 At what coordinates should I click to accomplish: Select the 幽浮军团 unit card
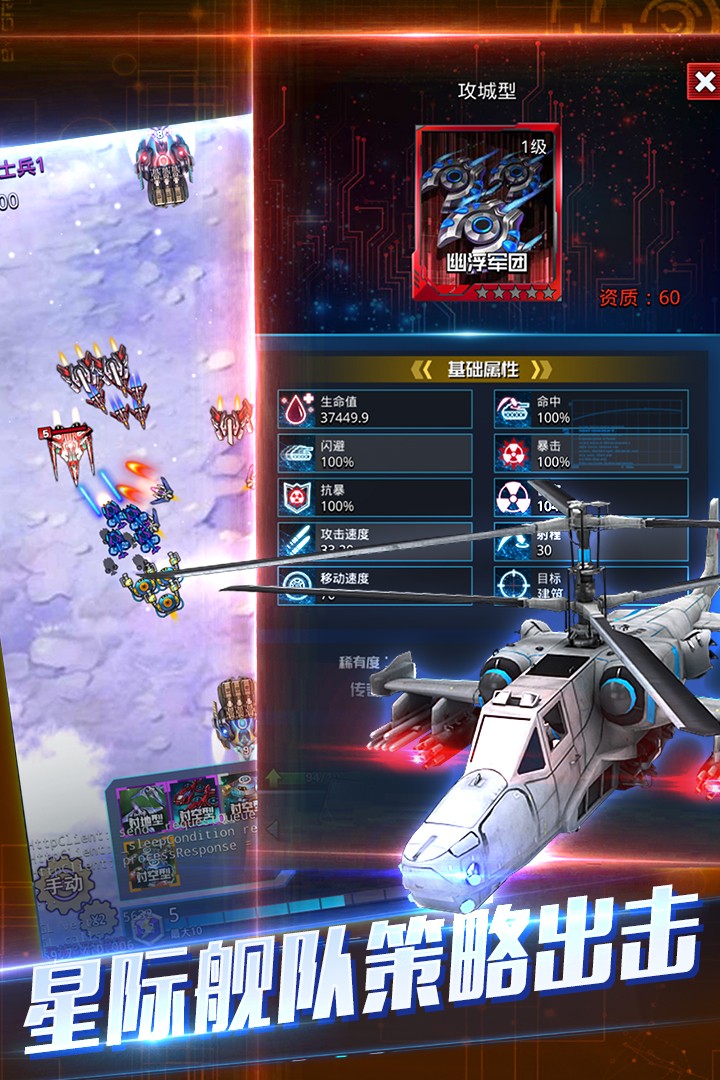[488, 213]
